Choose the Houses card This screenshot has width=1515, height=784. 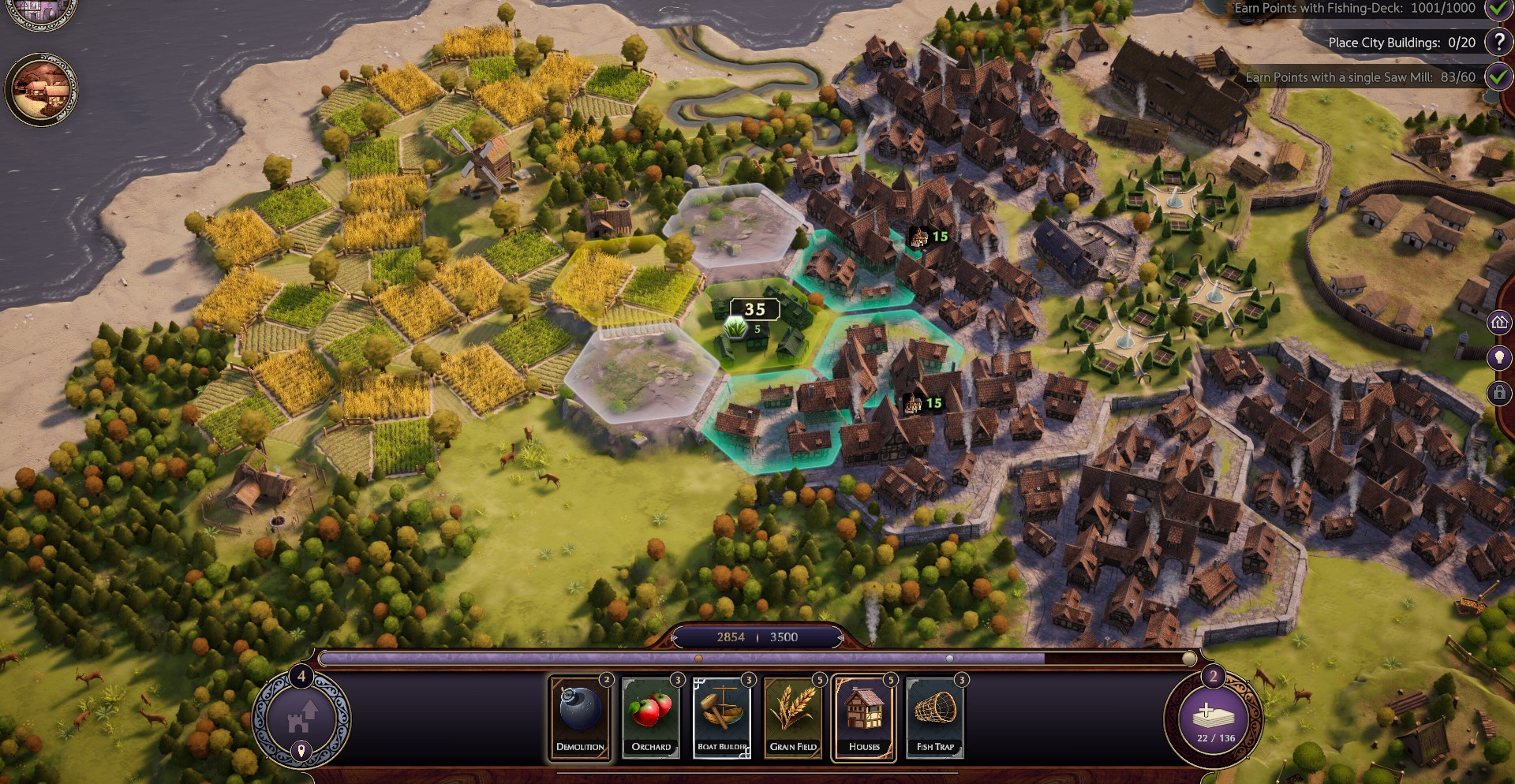pyautogui.click(x=864, y=717)
